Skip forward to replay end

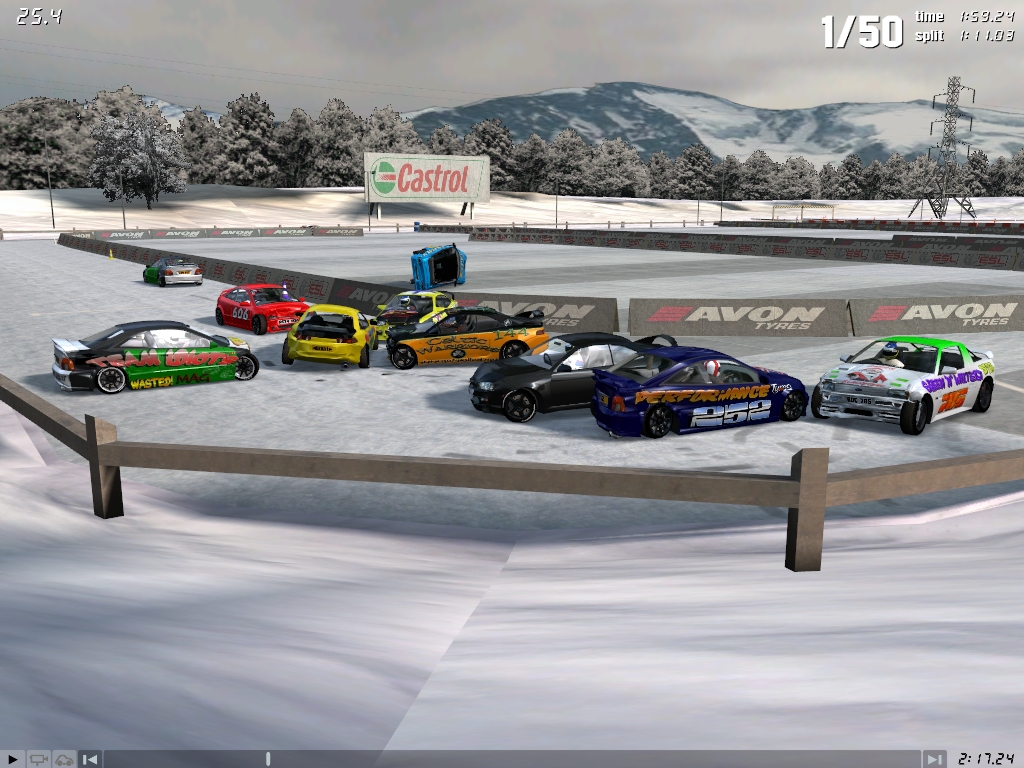pyautogui.click(x=934, y=759)
